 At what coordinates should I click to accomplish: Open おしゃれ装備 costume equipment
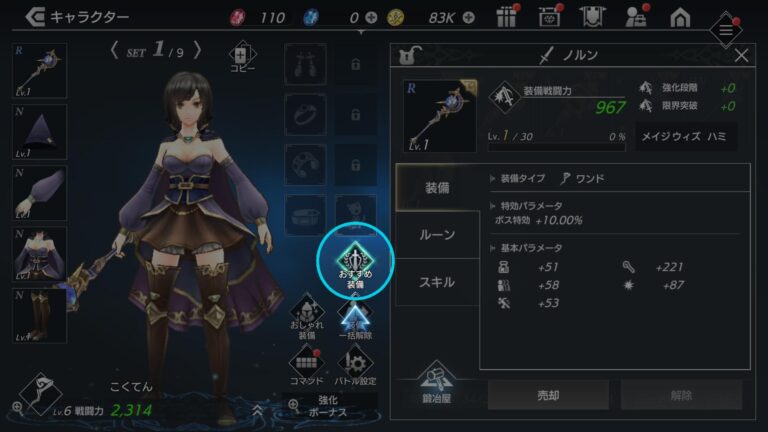[307, 319]
